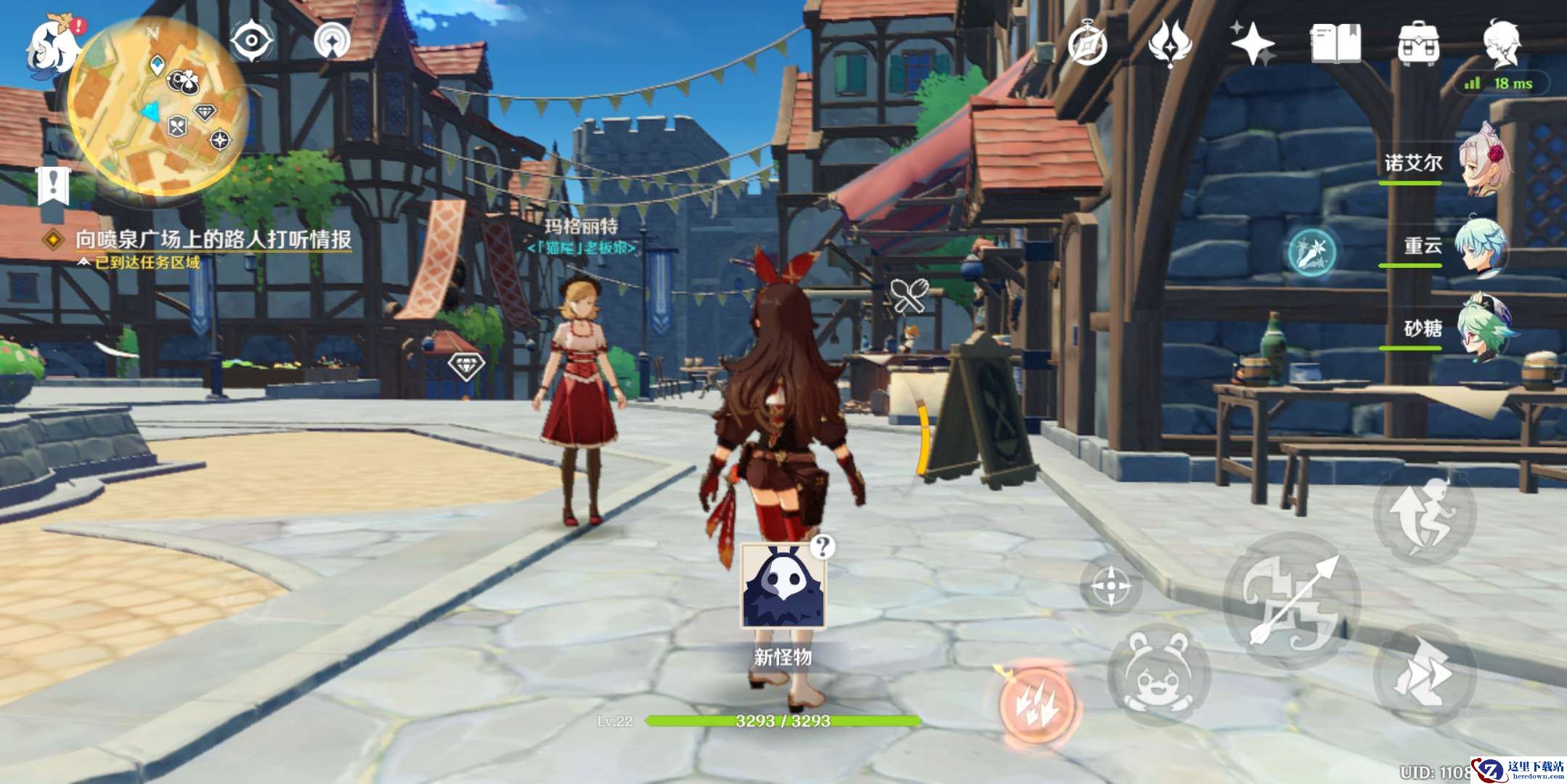The width and height of the screenshot is (1567, 784).
Task: Open the quest exclamation banner
Action: point(54,185)
